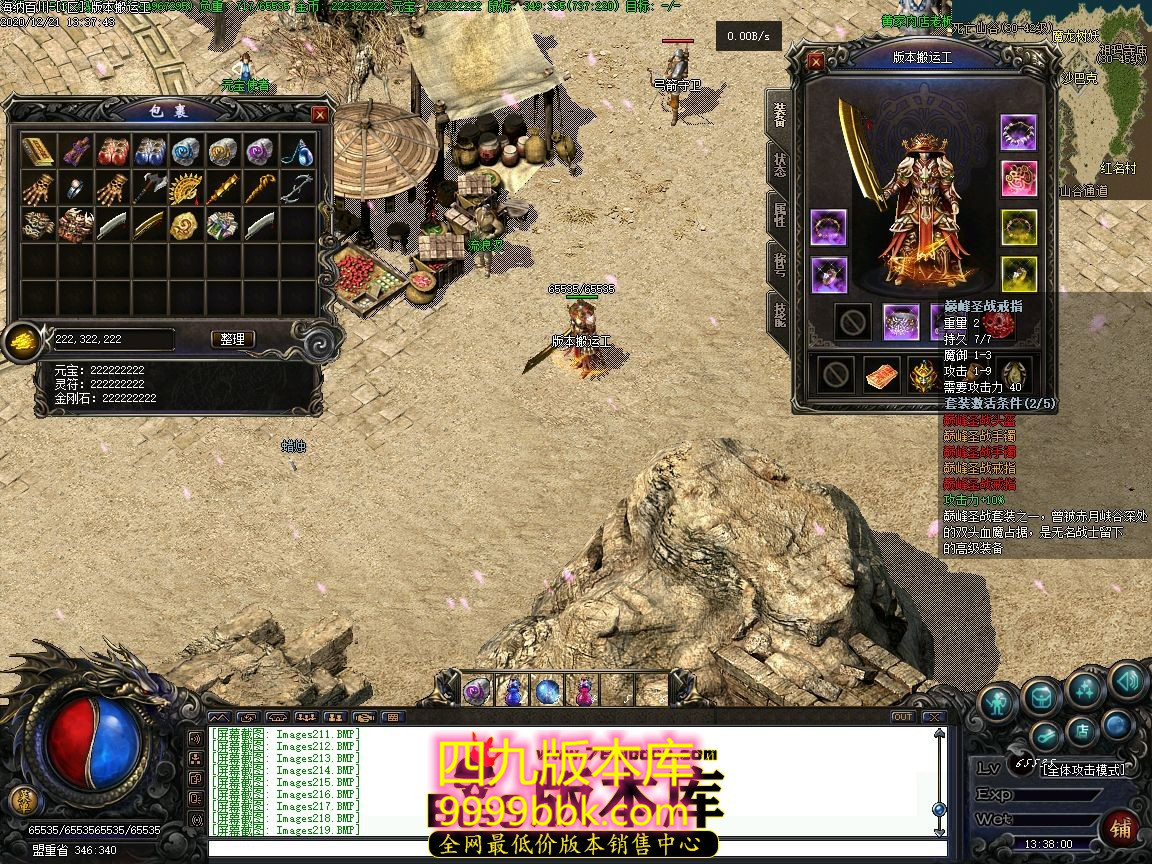Click the OUT button above the chat

coord(902,717)
